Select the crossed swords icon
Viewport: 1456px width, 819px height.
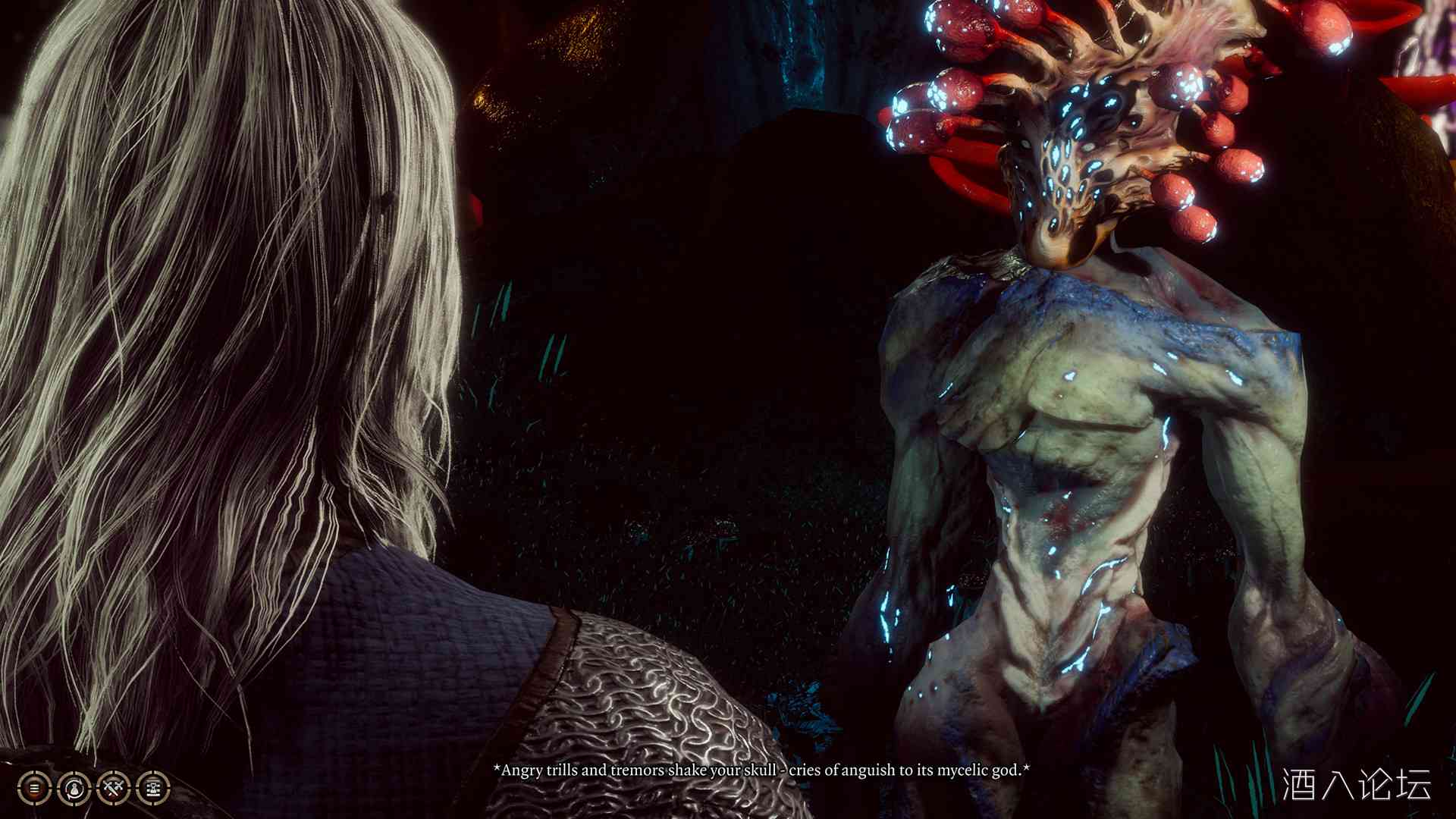click(x=114, y=789)
